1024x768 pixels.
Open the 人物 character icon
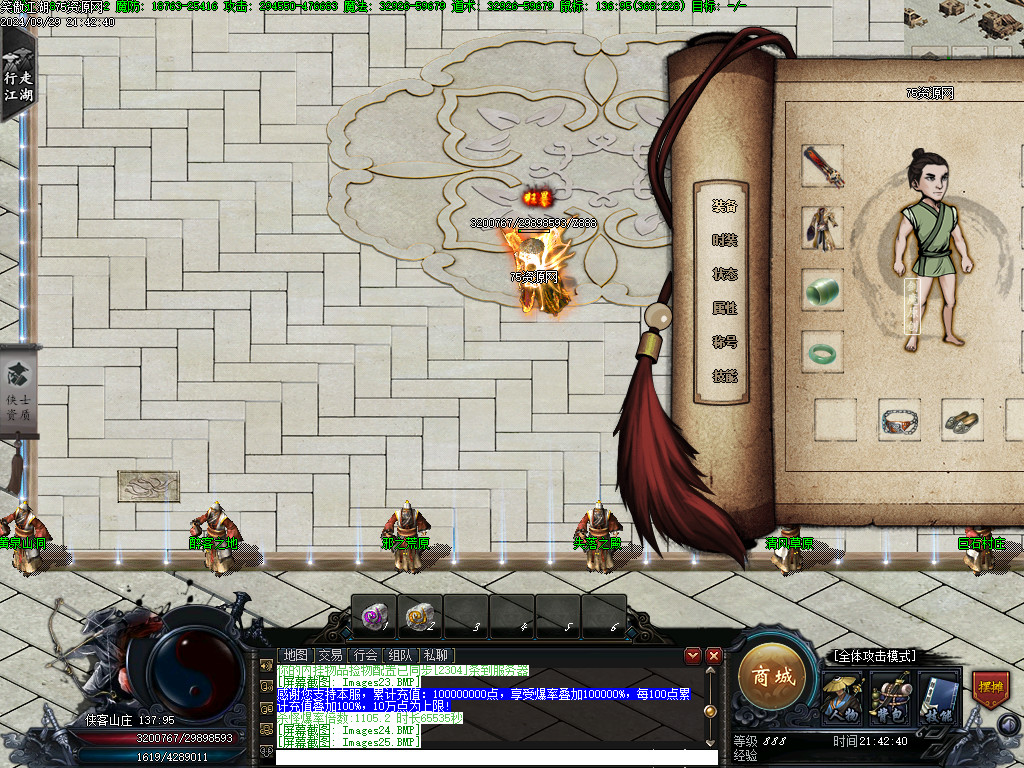click(x=841, y=698)
